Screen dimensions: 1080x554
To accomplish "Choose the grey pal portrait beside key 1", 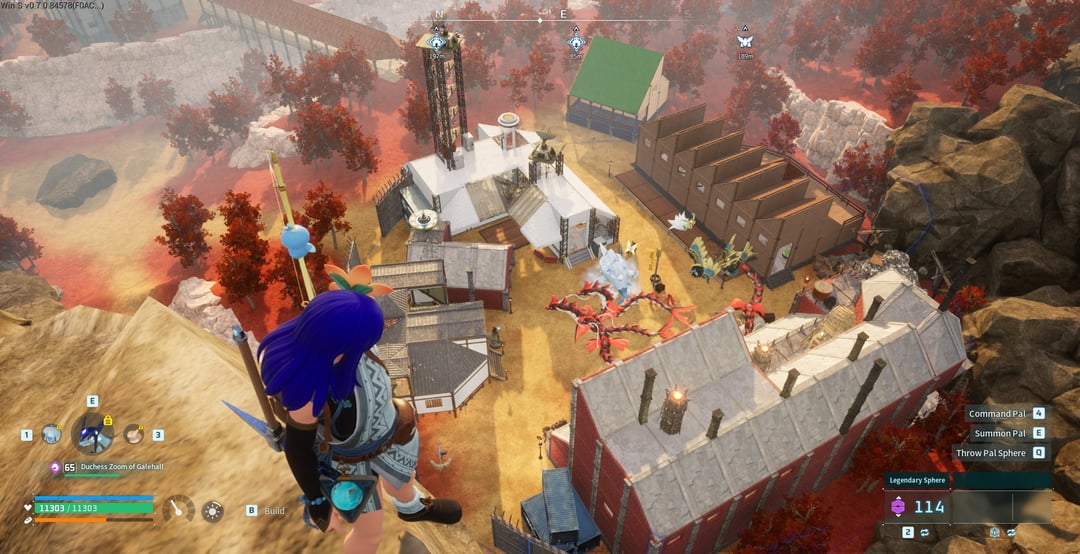I will (51, 434).
